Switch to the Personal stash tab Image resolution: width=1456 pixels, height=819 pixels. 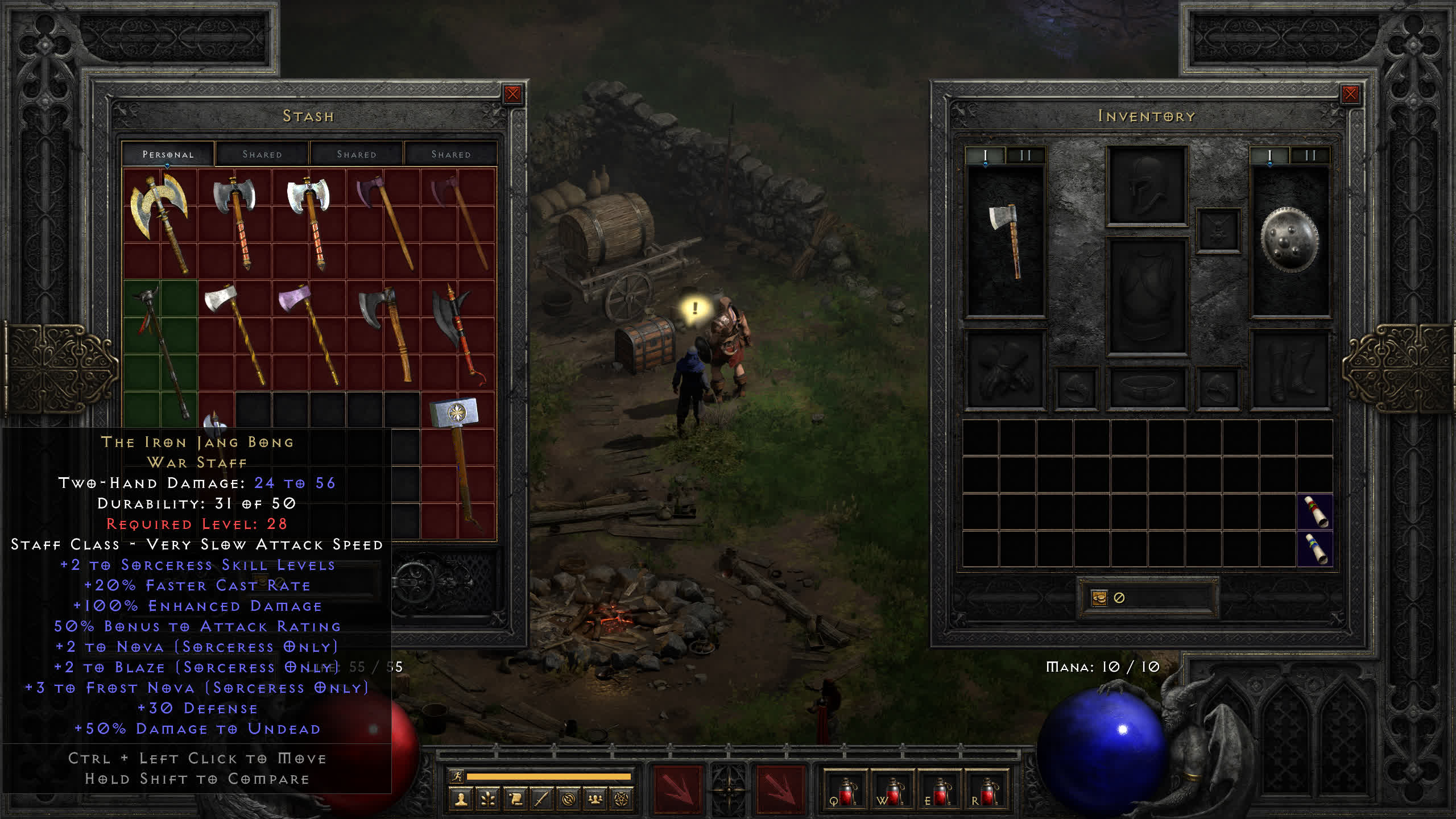(x=168, y=154)
